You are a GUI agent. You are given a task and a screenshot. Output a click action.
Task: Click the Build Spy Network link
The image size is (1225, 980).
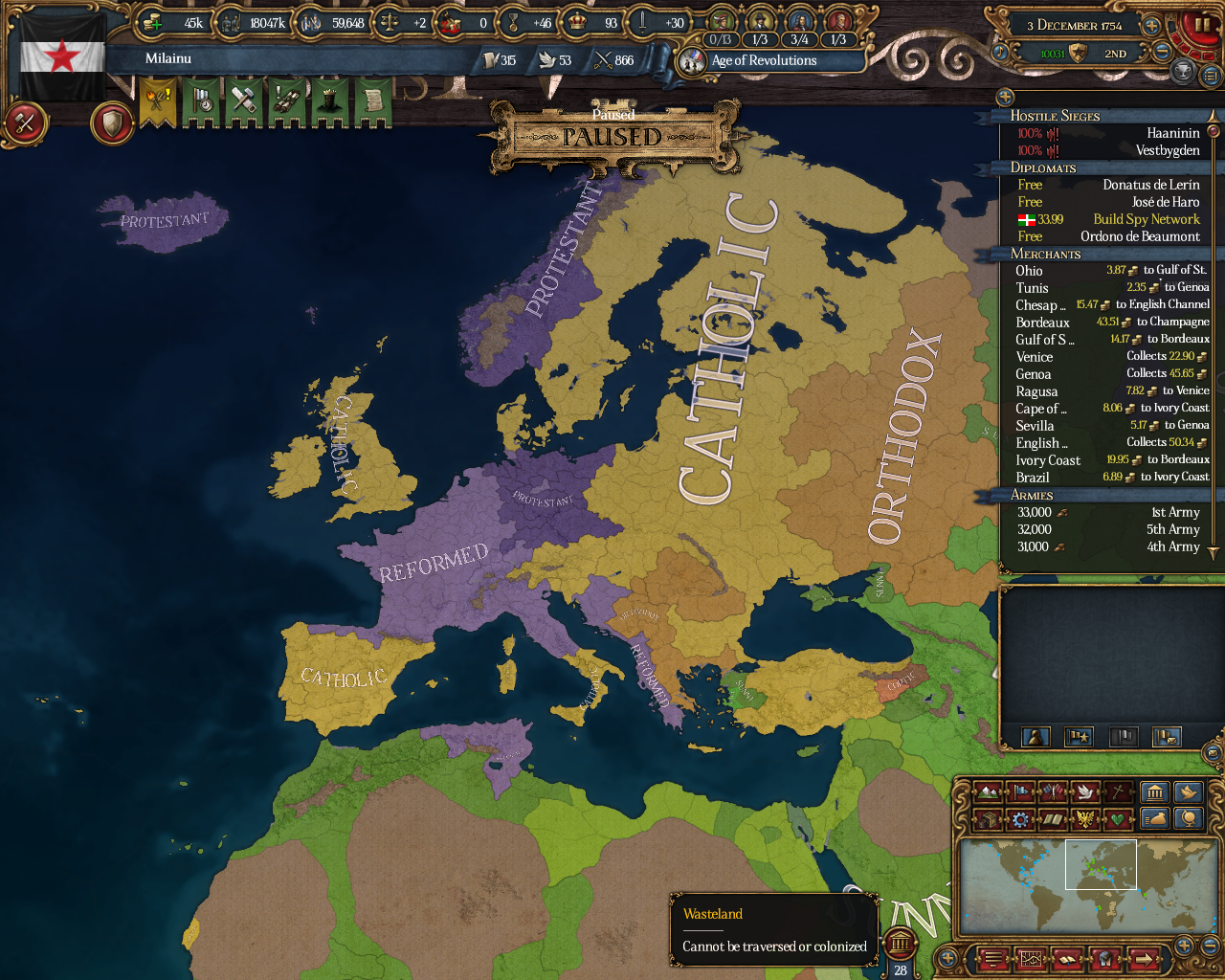tap(1146, 219)
